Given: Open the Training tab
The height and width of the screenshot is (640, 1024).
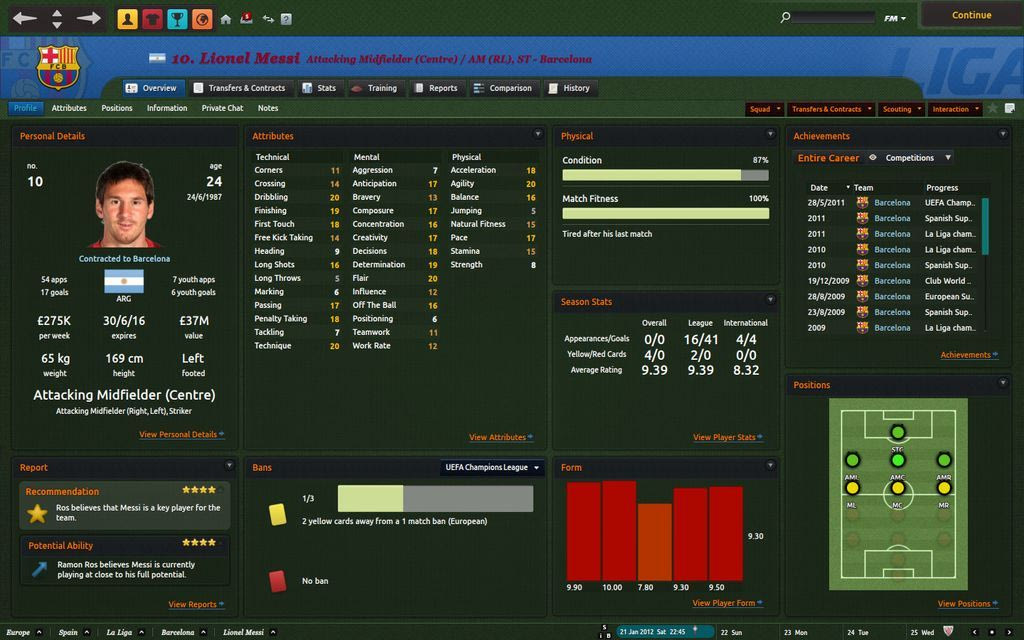Looking at the screenshot, I should [x=374, y=88].
